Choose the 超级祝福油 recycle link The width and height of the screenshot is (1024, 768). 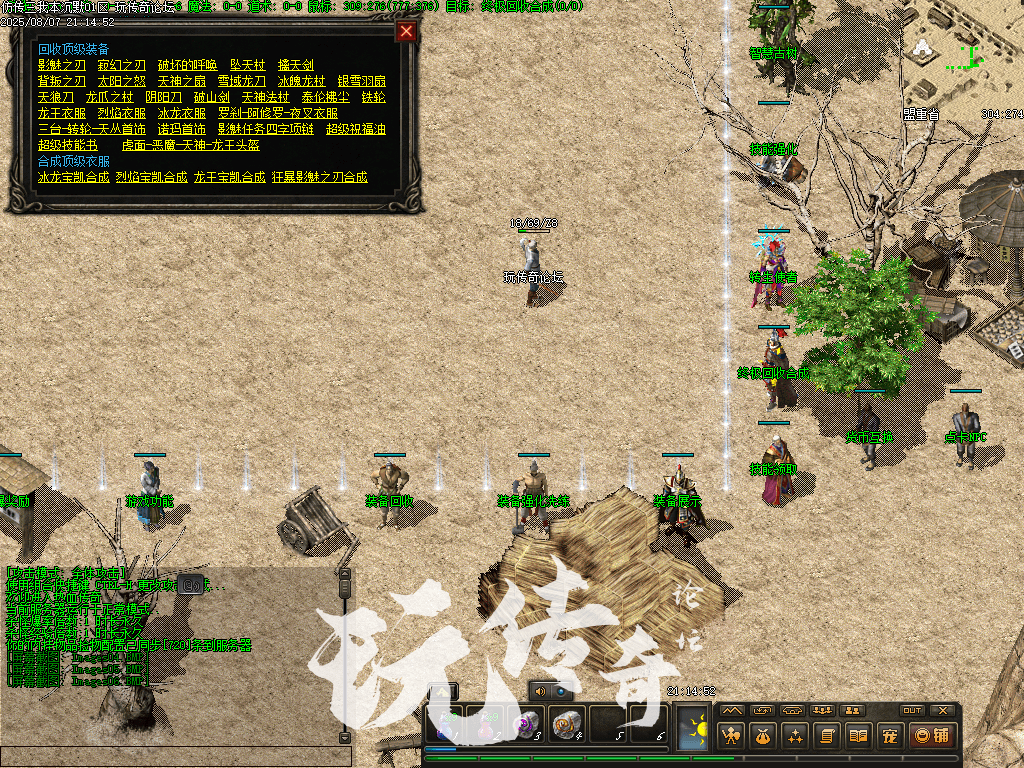point(356,129)
